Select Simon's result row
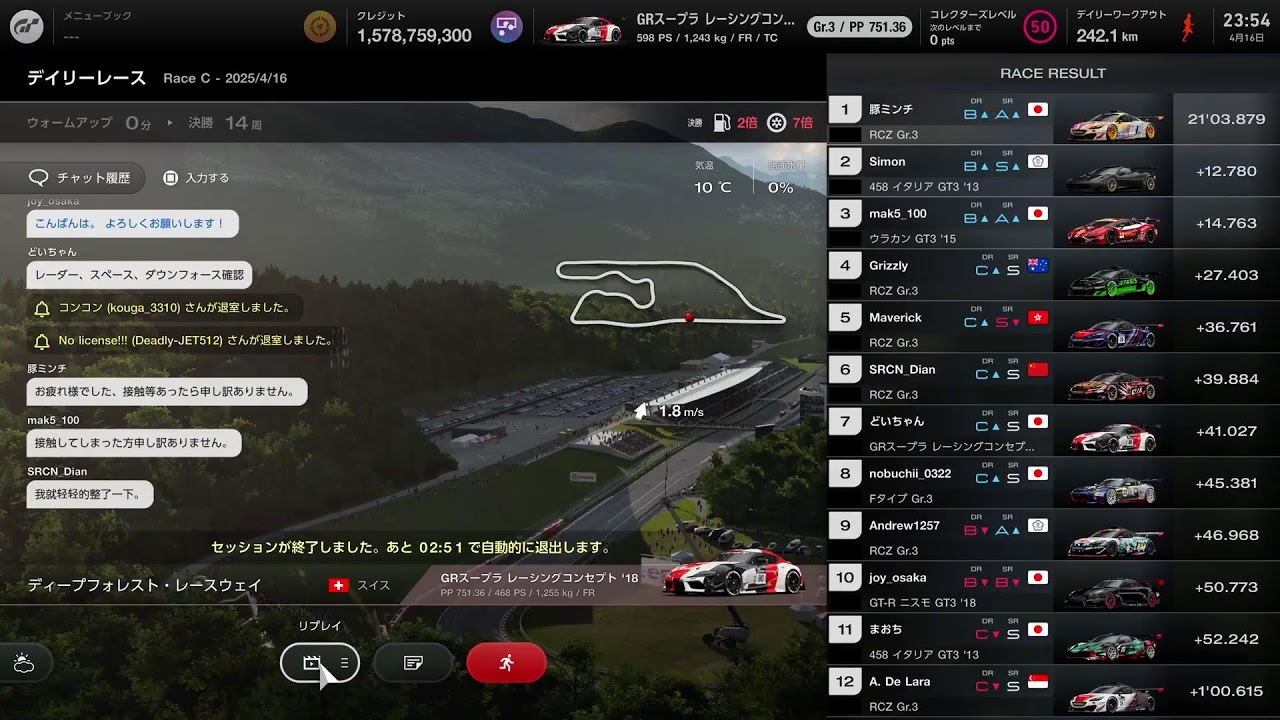 [1052, 171]
